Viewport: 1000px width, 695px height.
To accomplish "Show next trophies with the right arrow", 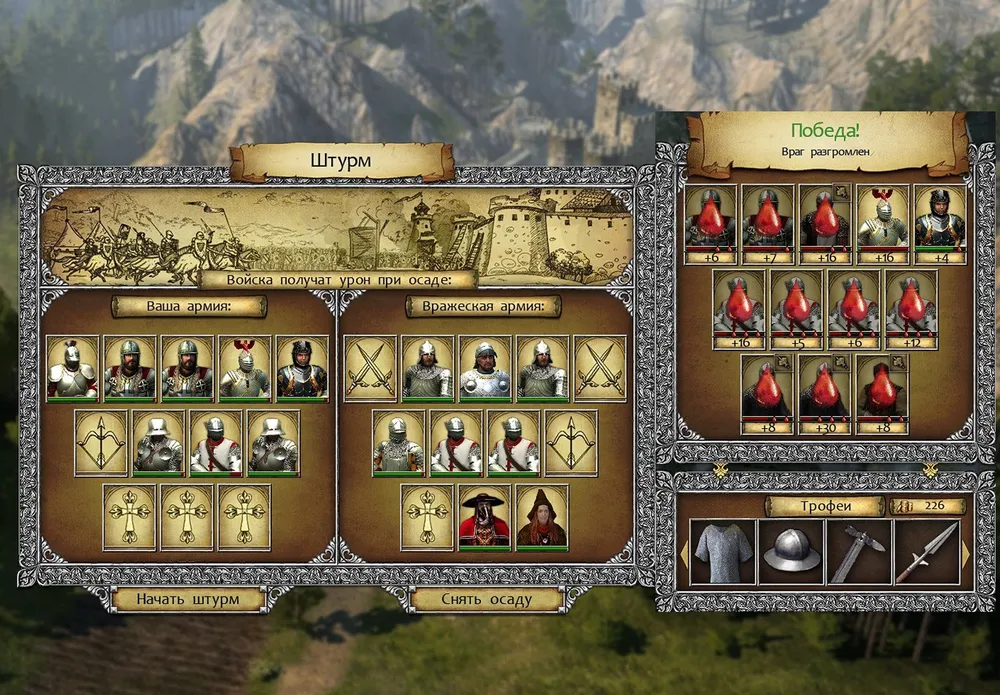I will (x=965, y=553).
